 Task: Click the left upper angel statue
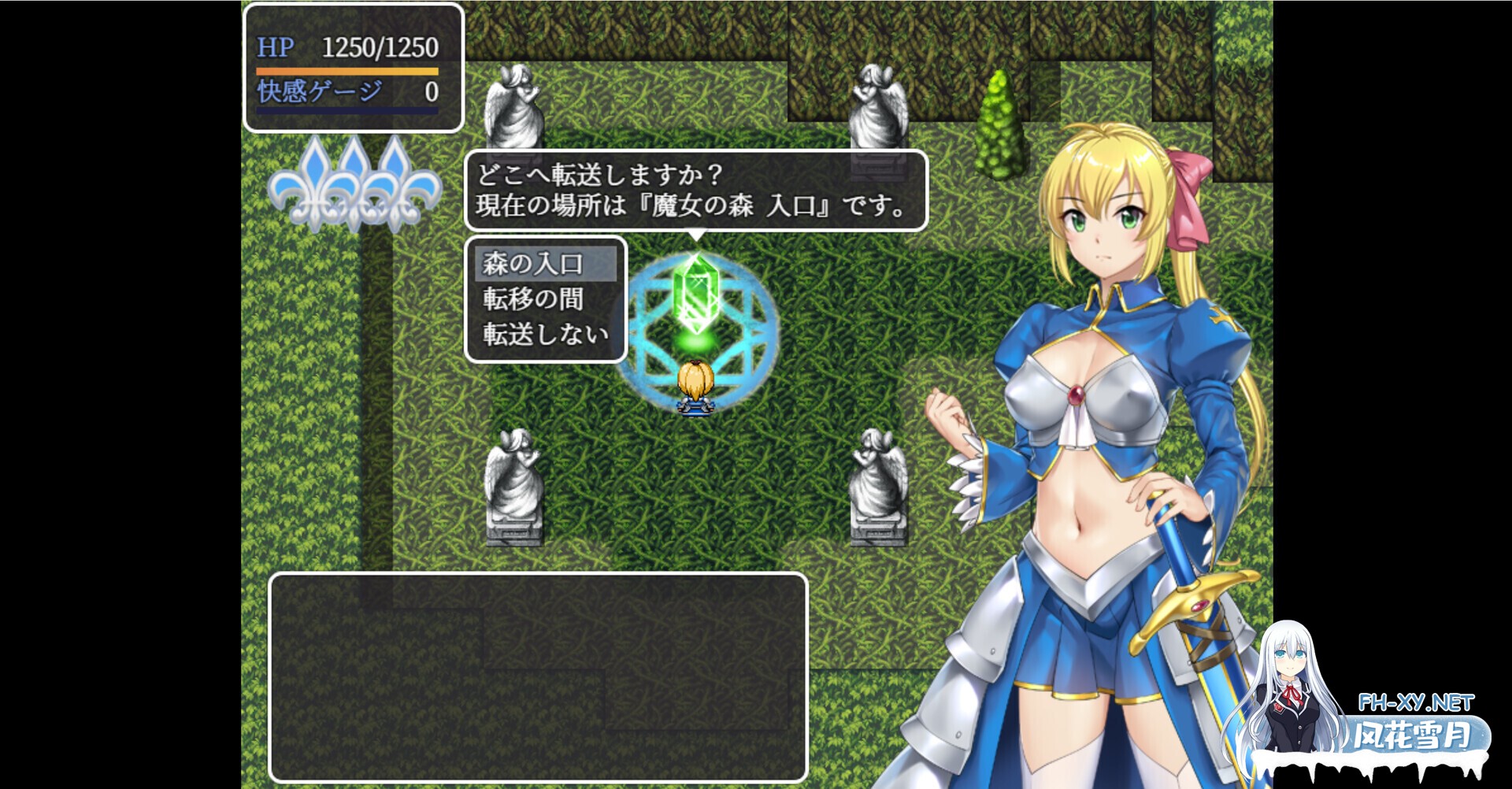515,106
